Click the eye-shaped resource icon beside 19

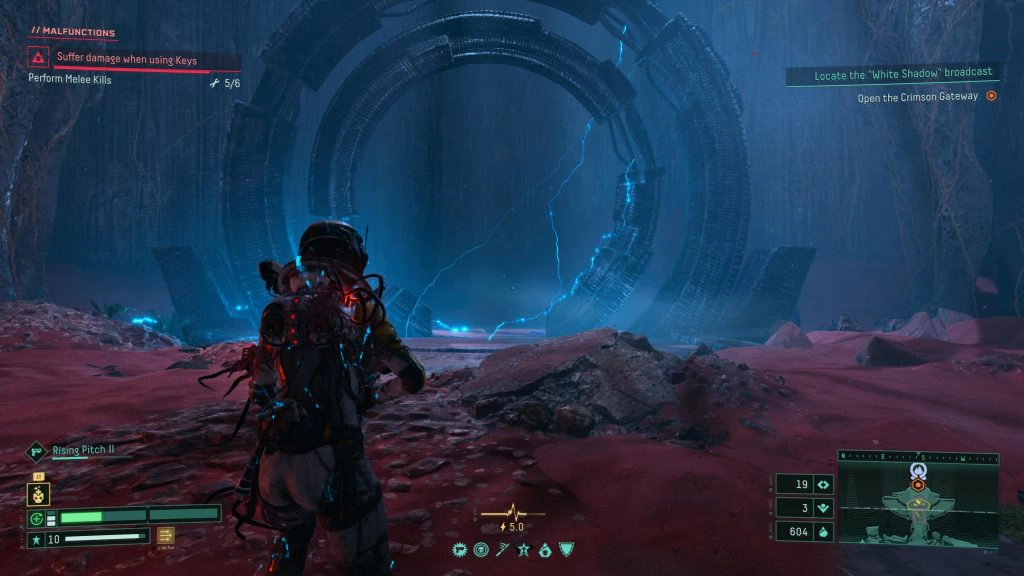pos(823,485)
